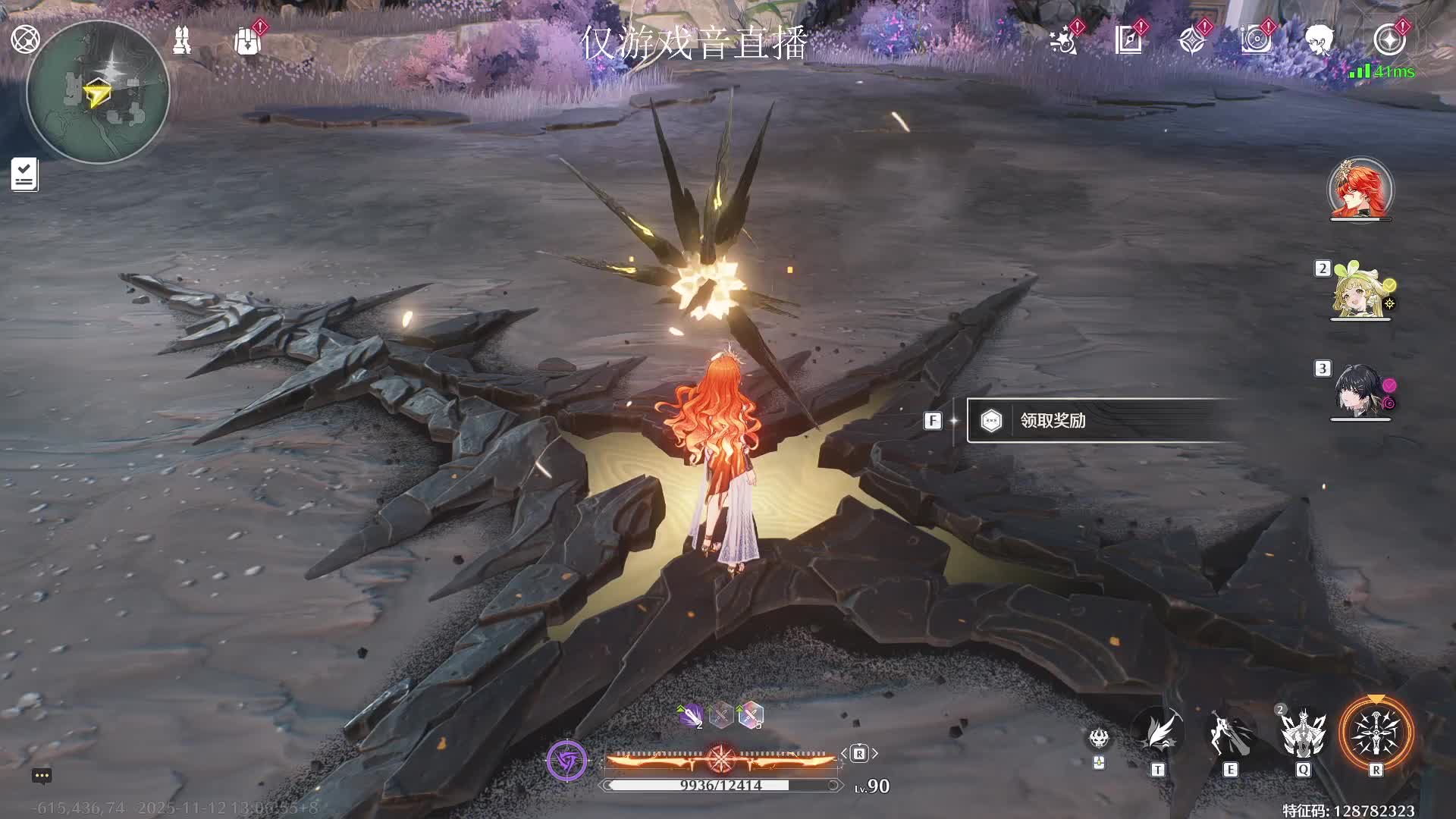Screen dimensions: 1456x819
Task: Switch to the blonde party member portrait
Action: pos(1360,293)
